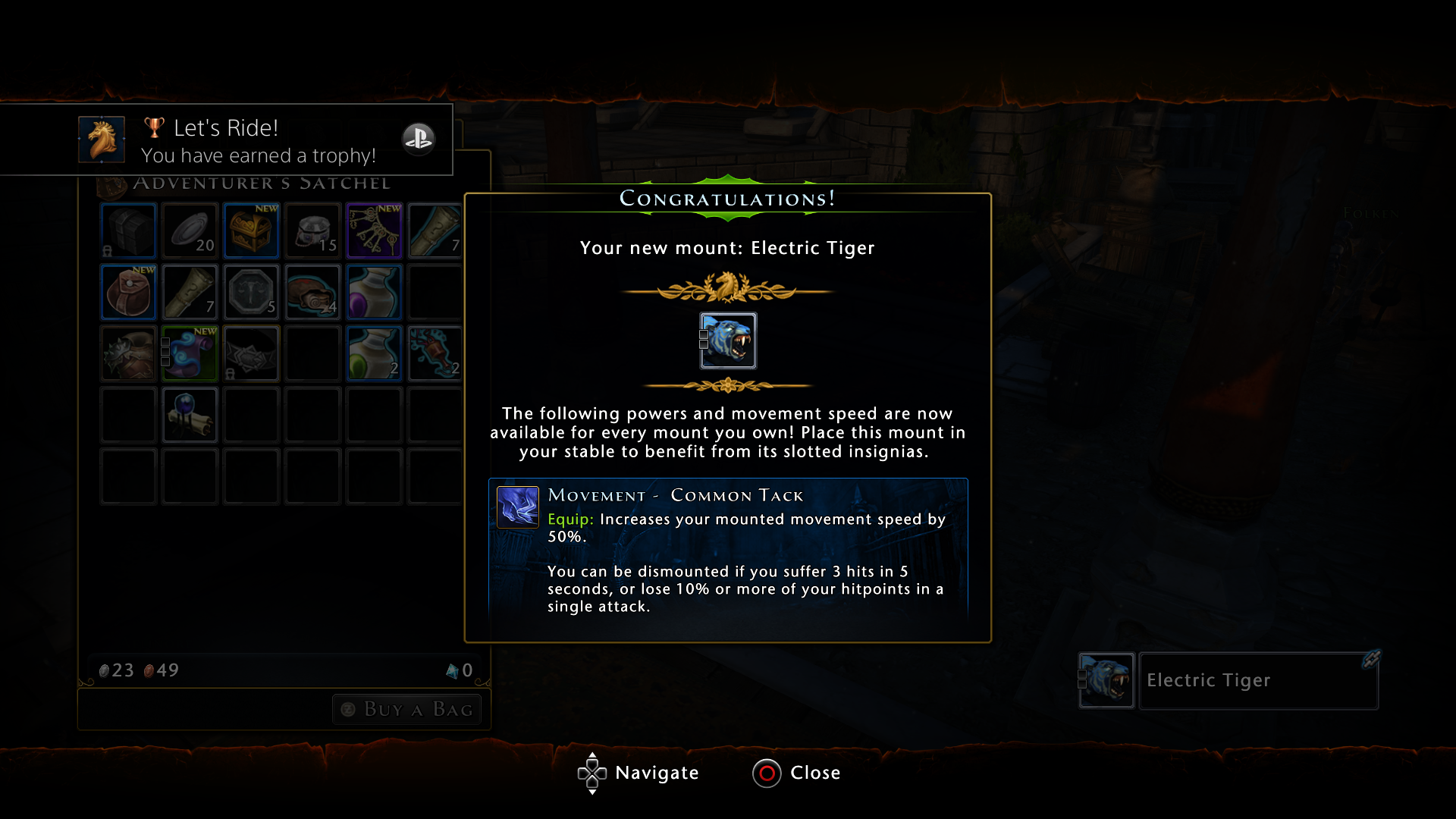Screen dimensions: 1456x819
Task: Click the diamond currency counter showing 0
Action: coord(460,670)
